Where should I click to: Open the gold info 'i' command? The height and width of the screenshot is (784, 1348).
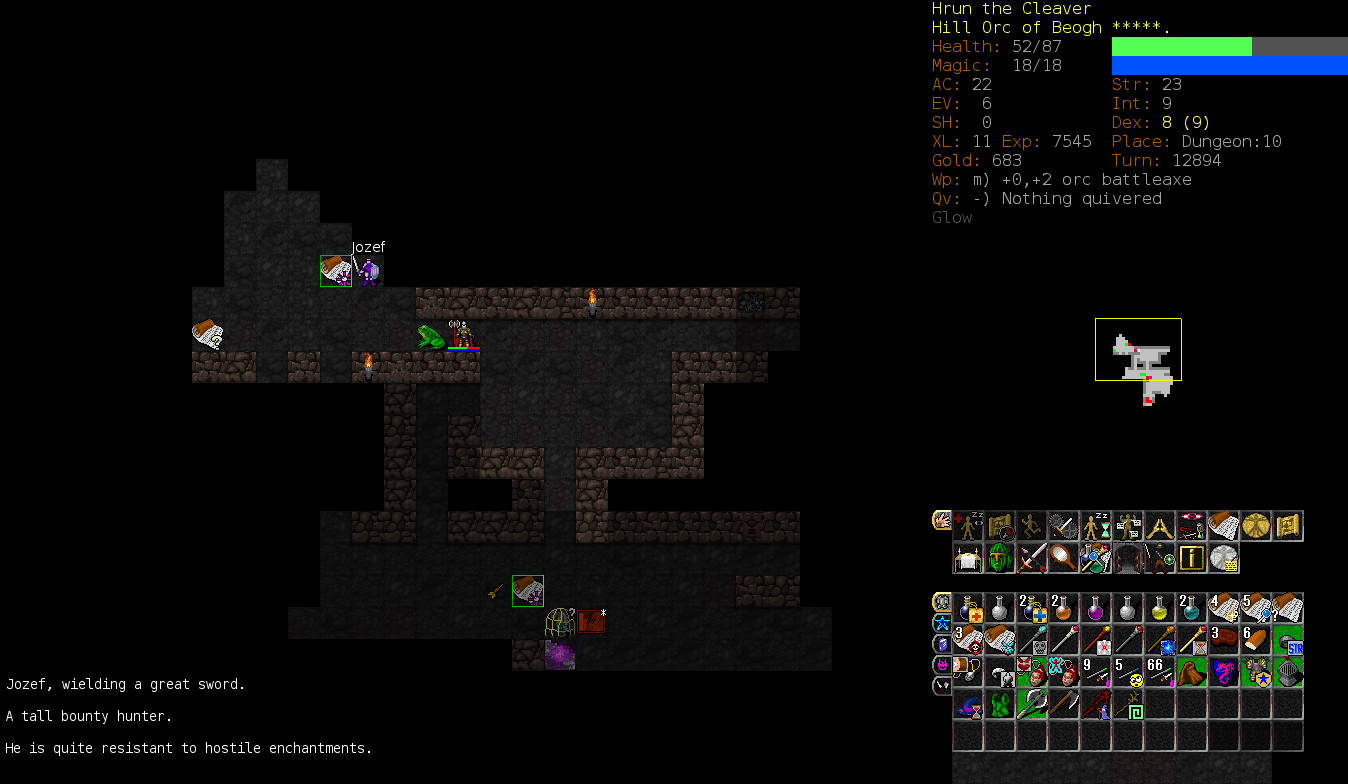coord(1192,558)
